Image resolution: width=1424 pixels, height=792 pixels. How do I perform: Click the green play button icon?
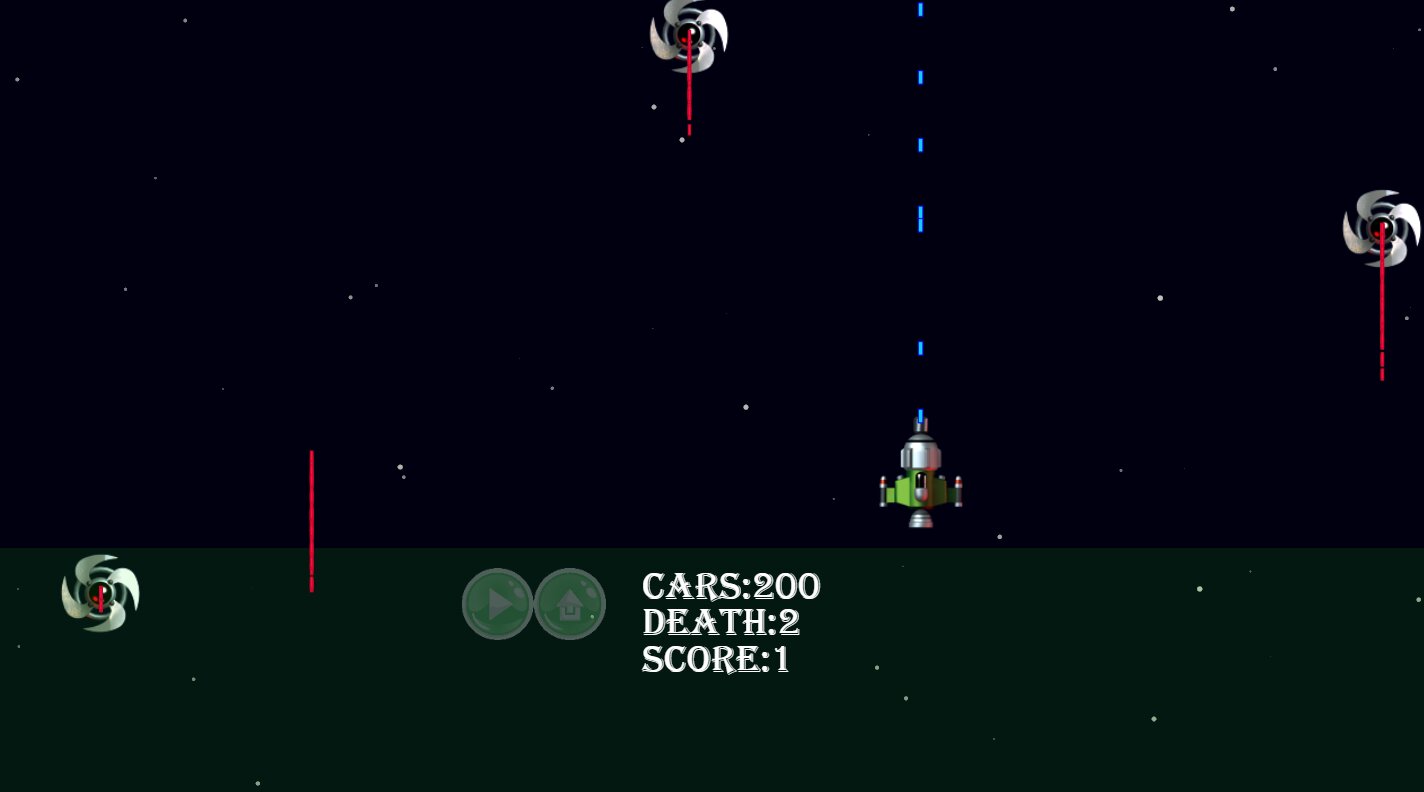497,603
